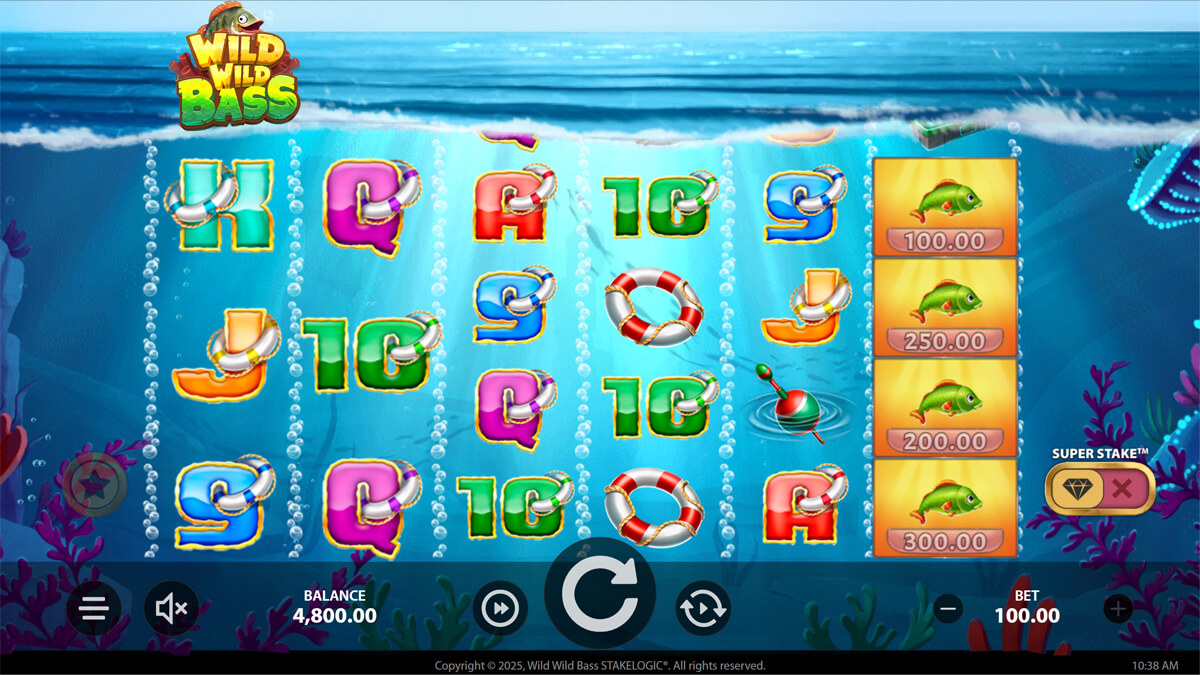Enable fast-forward turbo spin
Image resolution: width=1200 pixels, height=675 pixels.
click(499, 608)
